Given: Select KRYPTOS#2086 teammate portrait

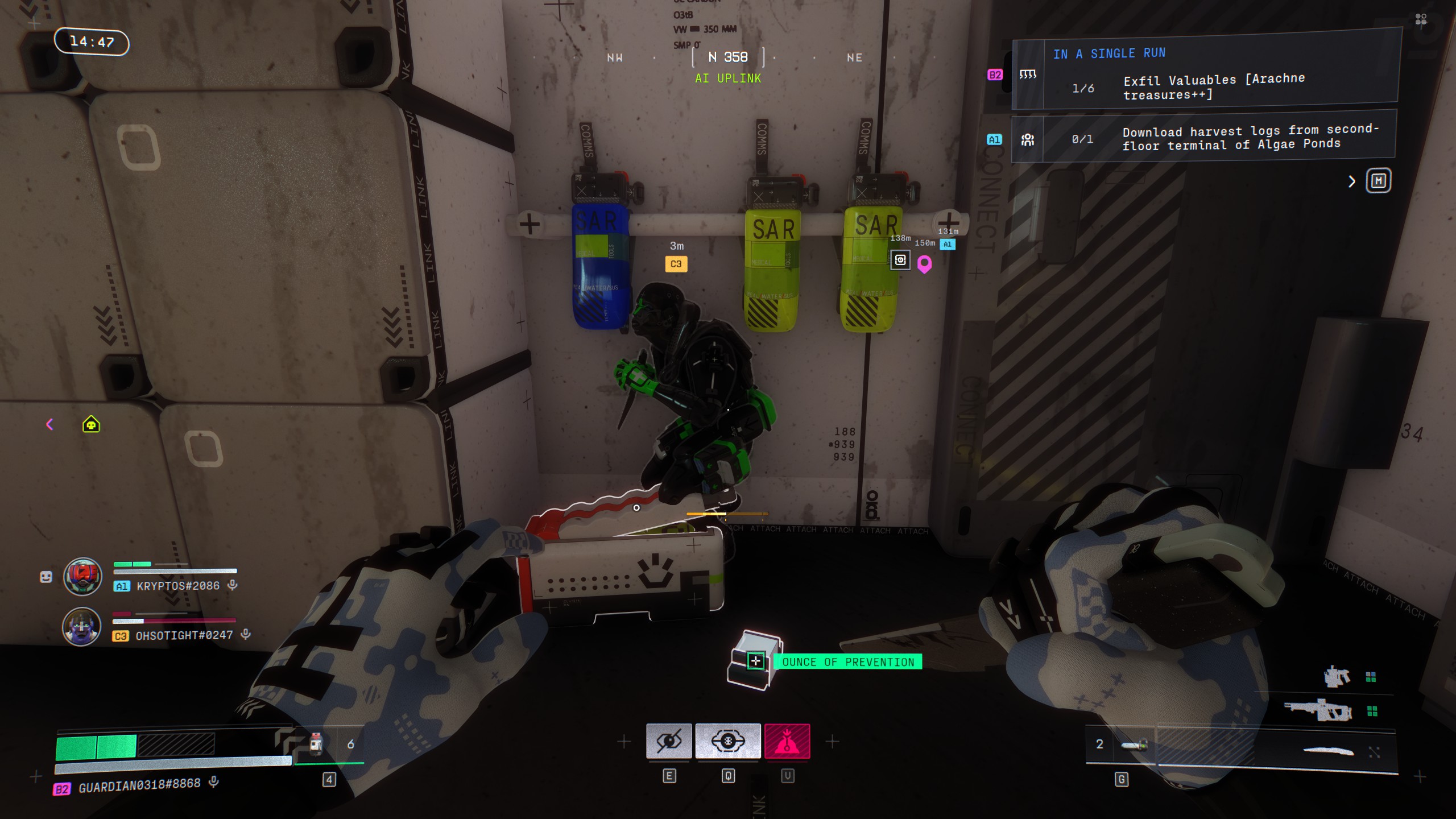Looking at the screenshot, I should click(x=82, y=576).
